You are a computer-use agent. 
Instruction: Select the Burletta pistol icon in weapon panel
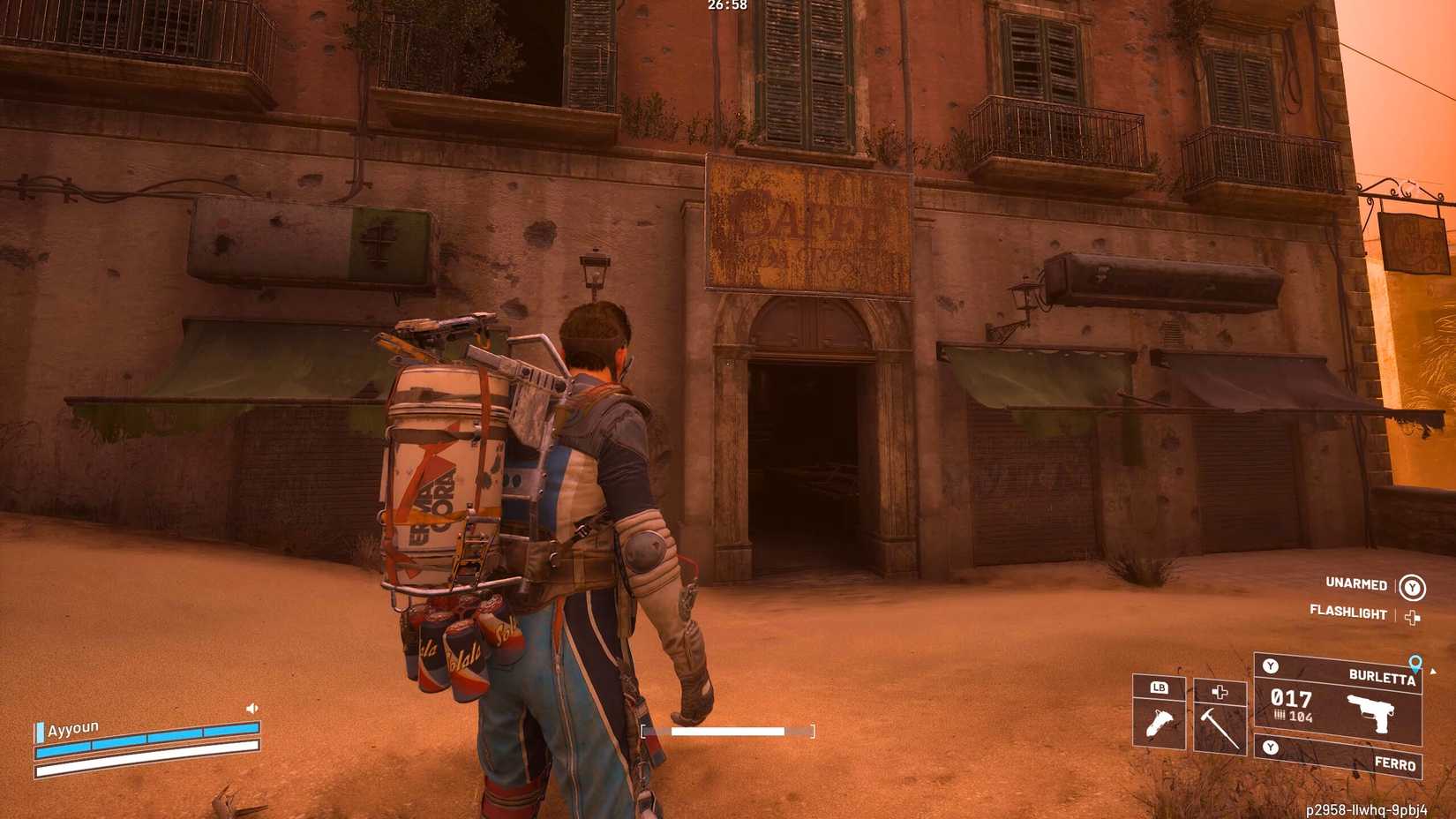tap(1370, 713)
